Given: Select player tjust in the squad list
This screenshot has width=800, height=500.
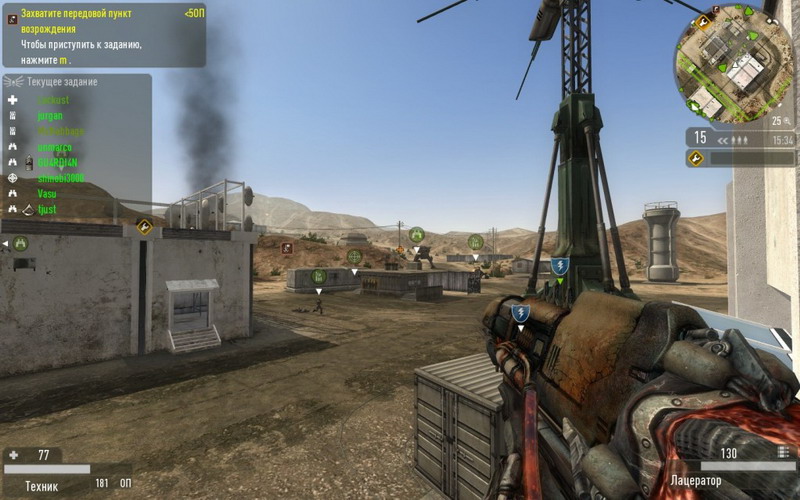Looking at the screenshot, I should tap(47, 210).
